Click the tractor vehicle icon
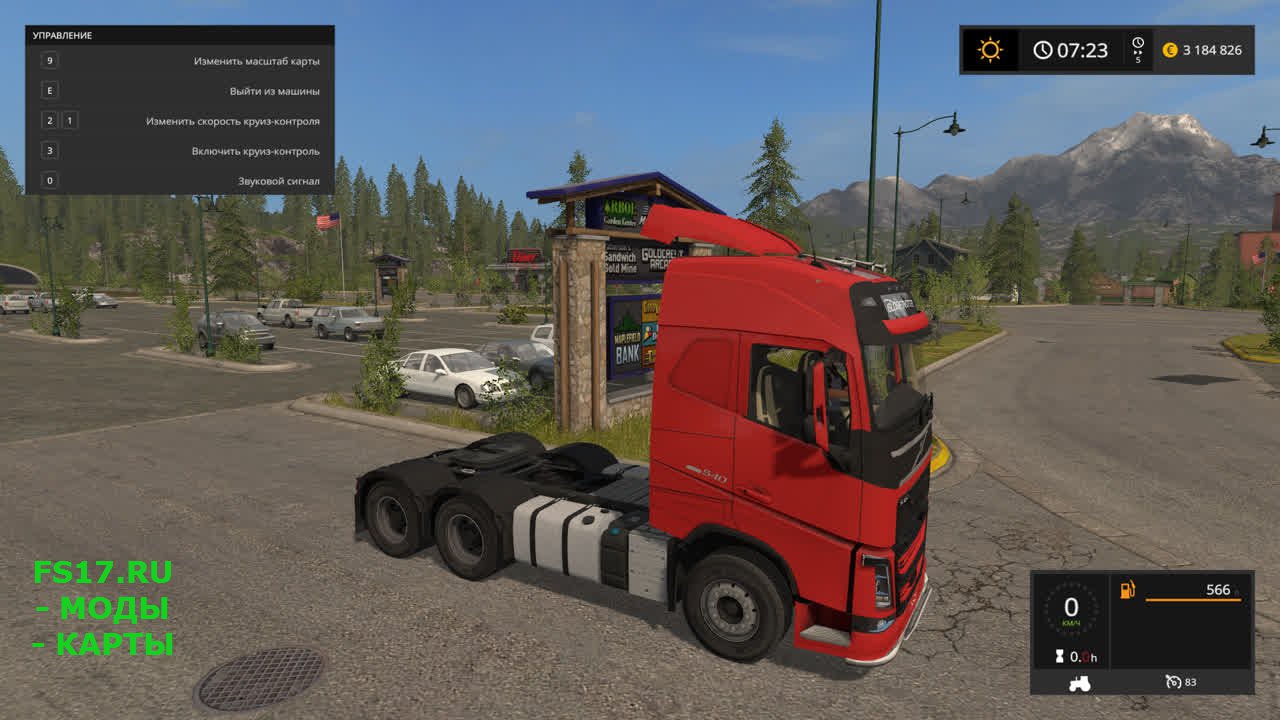 coord(1080,683)
